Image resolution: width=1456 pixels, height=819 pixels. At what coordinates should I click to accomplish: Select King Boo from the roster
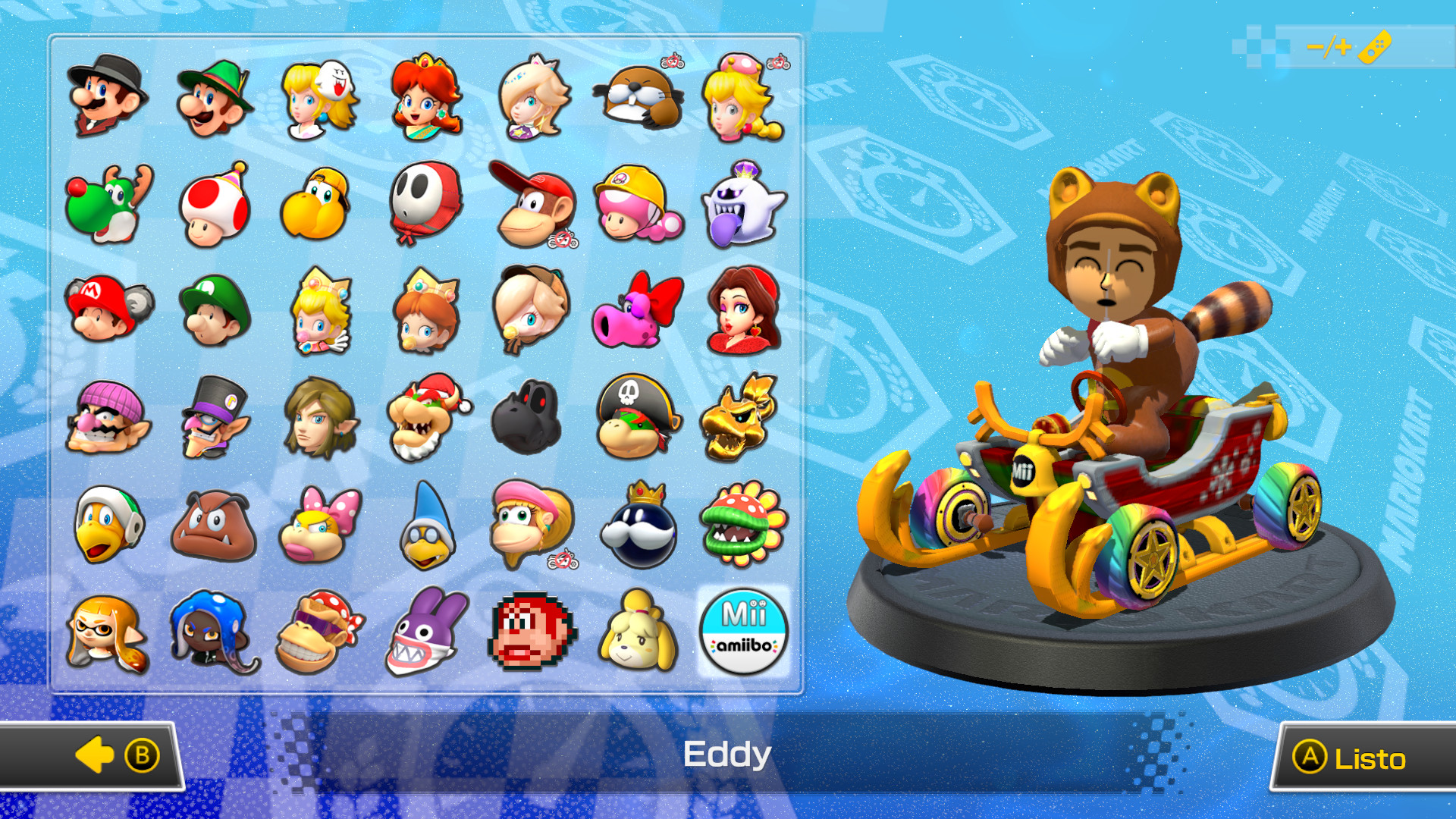745,205
